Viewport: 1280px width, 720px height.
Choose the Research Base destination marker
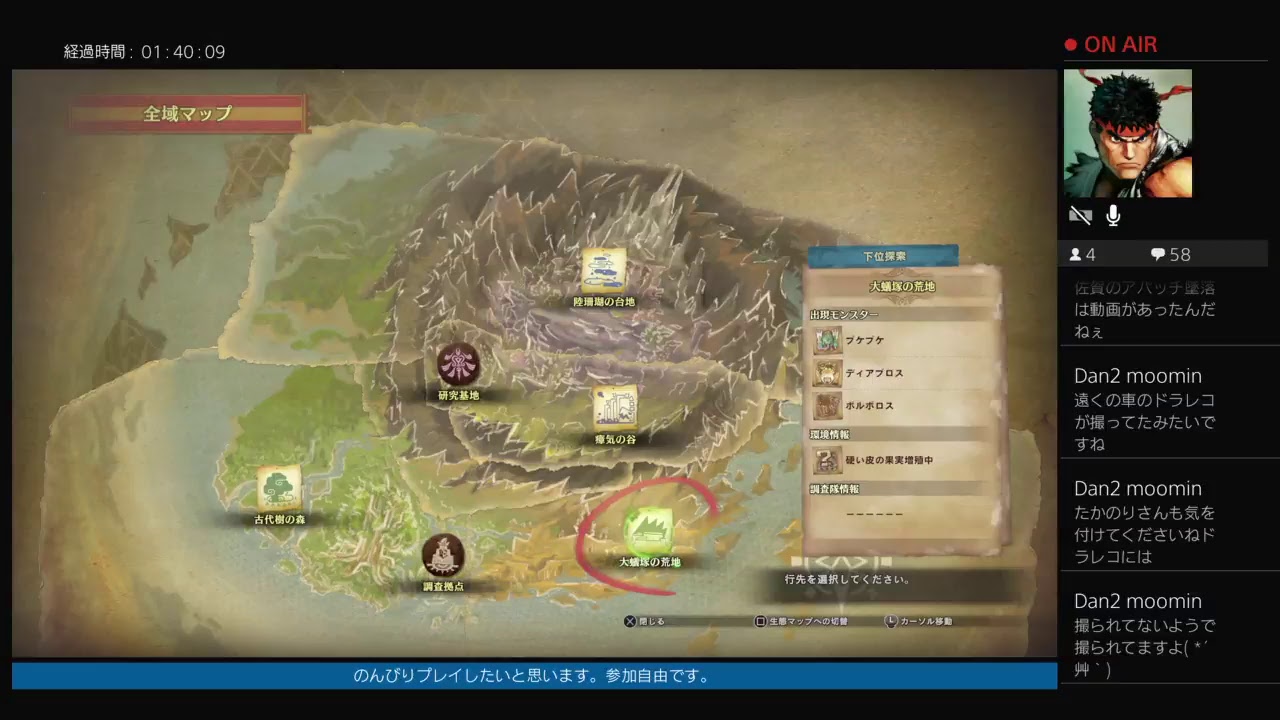(458, 365)
